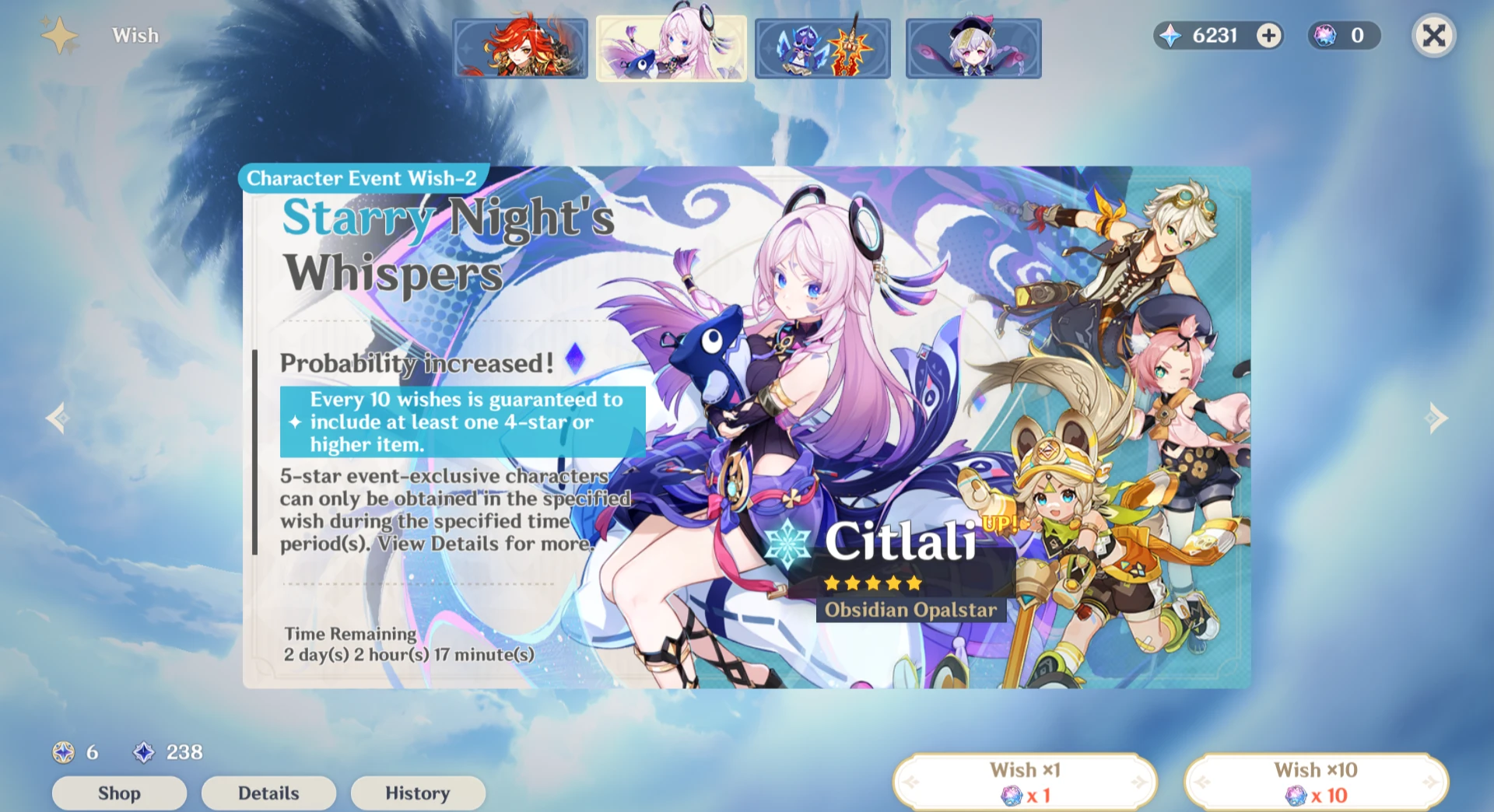This screenshot has width=1494, height=812.
Task: Open the banner Details page
Action: point(268,793)
